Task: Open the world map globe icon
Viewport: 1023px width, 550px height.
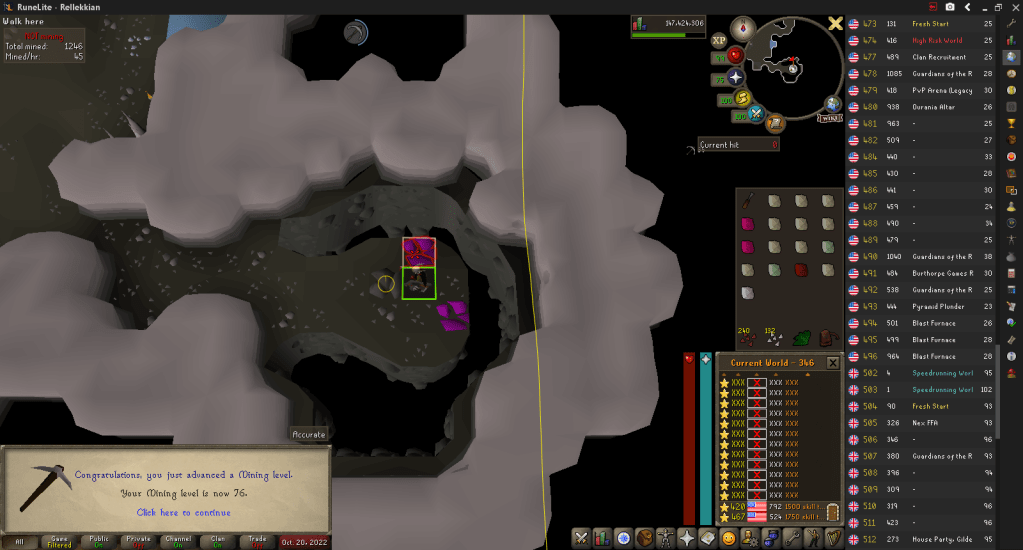Action: coord(832,104)
